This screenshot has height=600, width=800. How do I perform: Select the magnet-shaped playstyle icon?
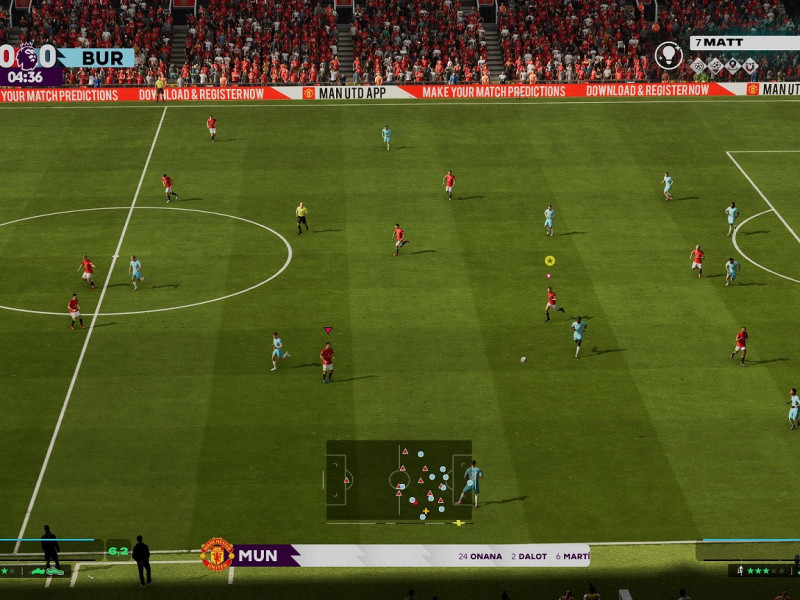point(750,66)
